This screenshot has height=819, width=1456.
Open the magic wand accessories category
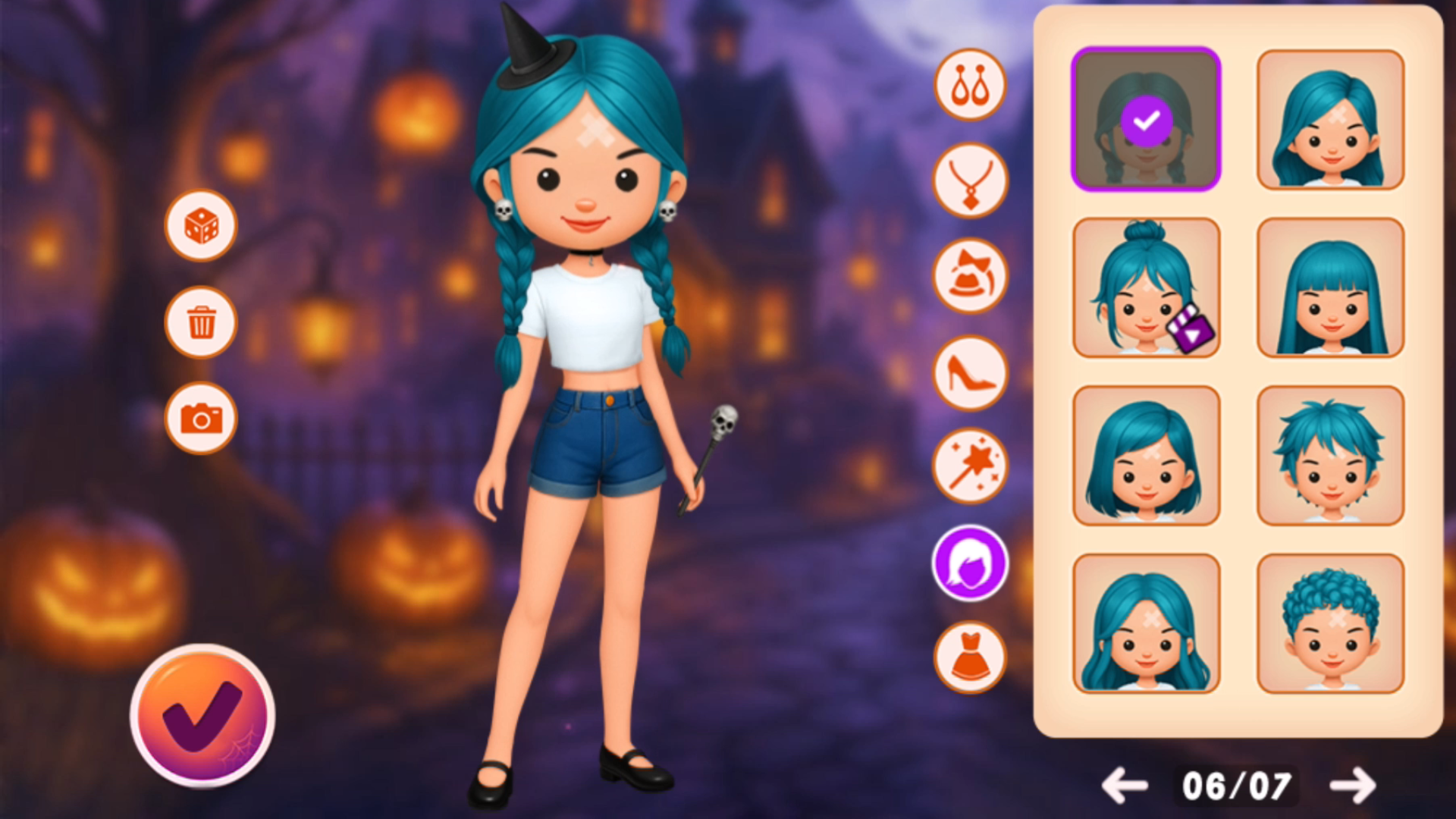970,467
